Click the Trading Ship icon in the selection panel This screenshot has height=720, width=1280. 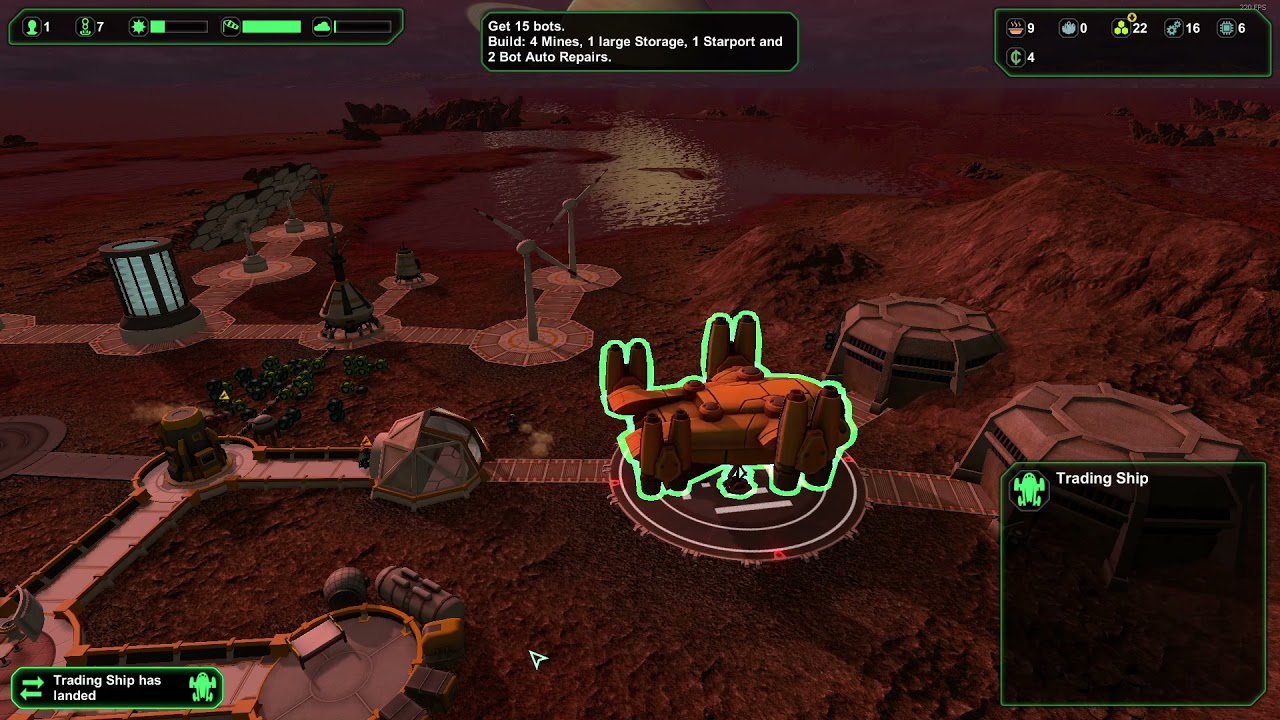(1029, 490)
